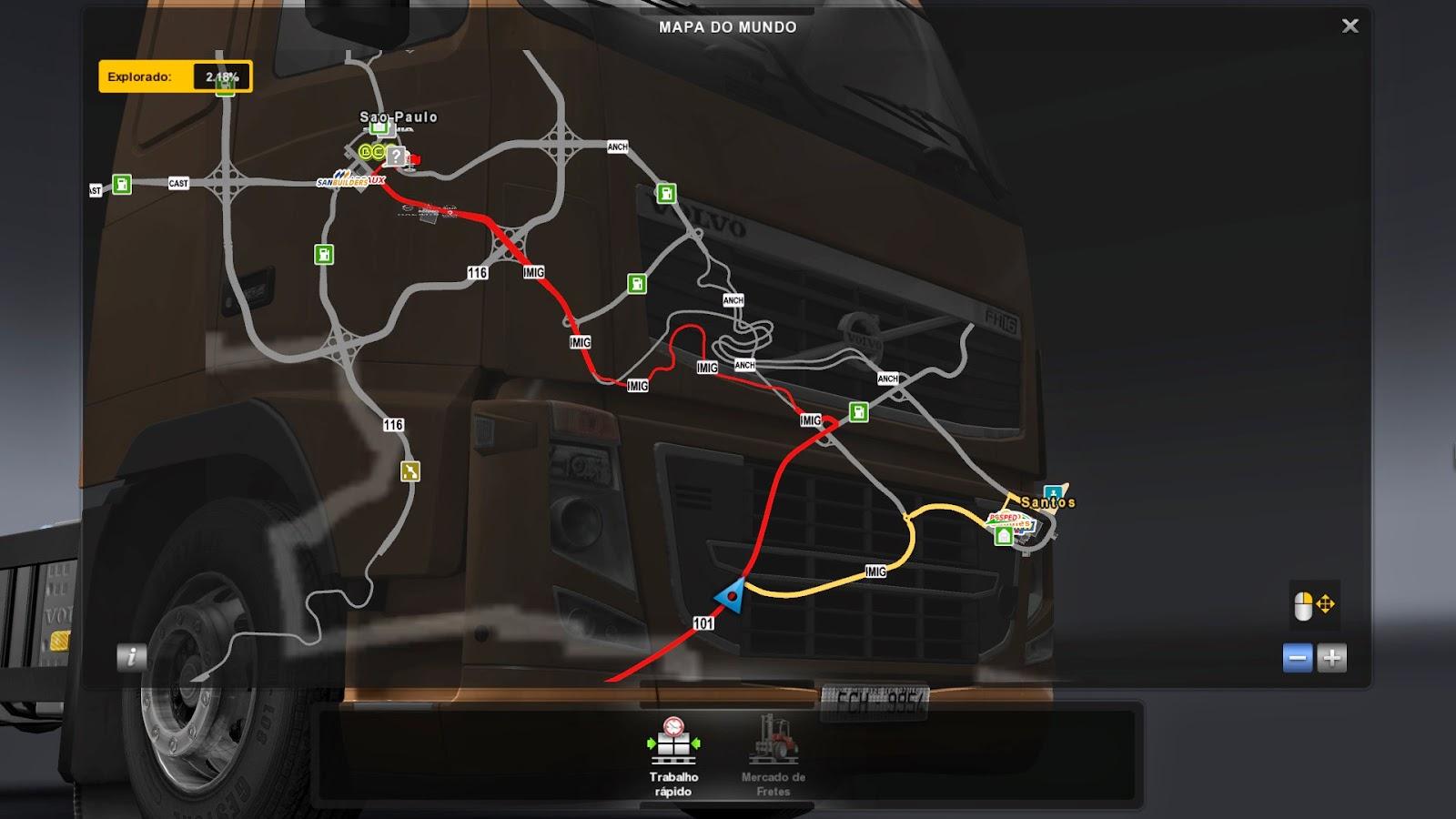The image size is (1456, 819).
Task: Close the world map window
Action: click(x=1350, y=26)
